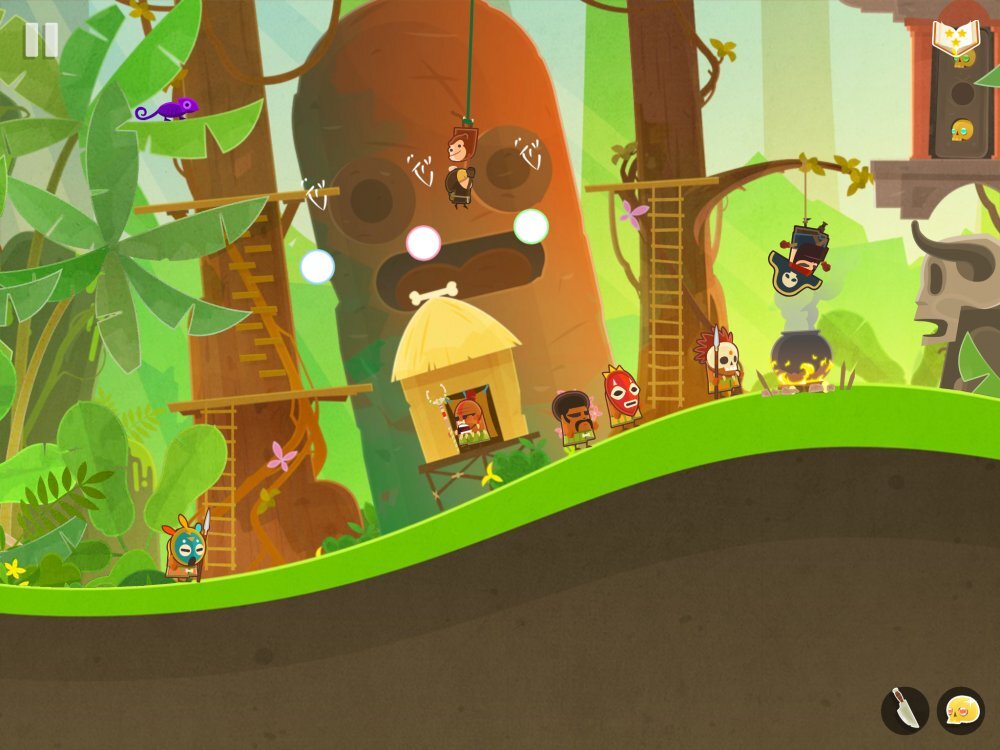Select the kitchen knife inventory item
This screenshot has width=1000, height=750.
point(904,711)
